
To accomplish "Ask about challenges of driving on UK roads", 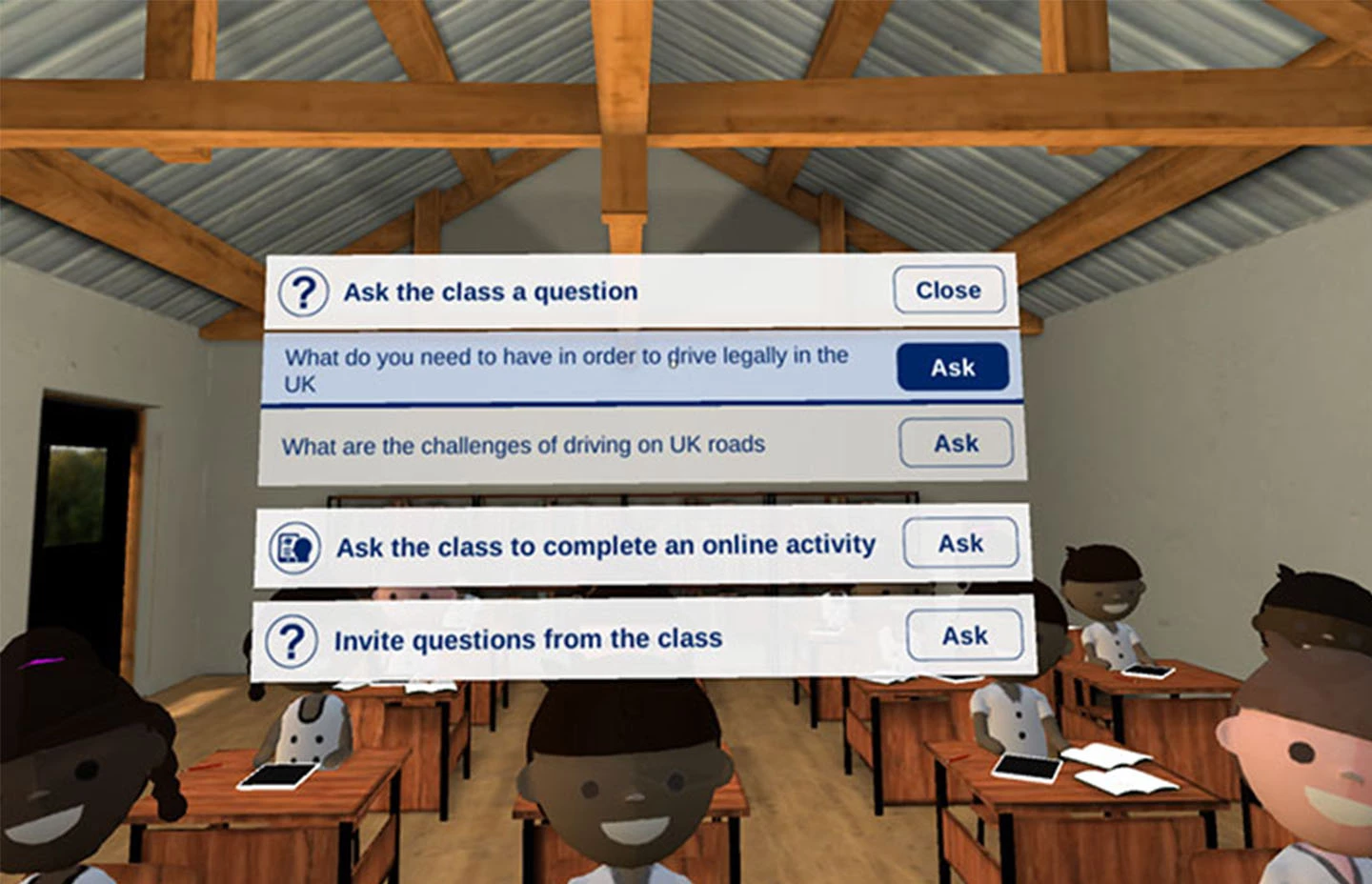I will [956, 442].
